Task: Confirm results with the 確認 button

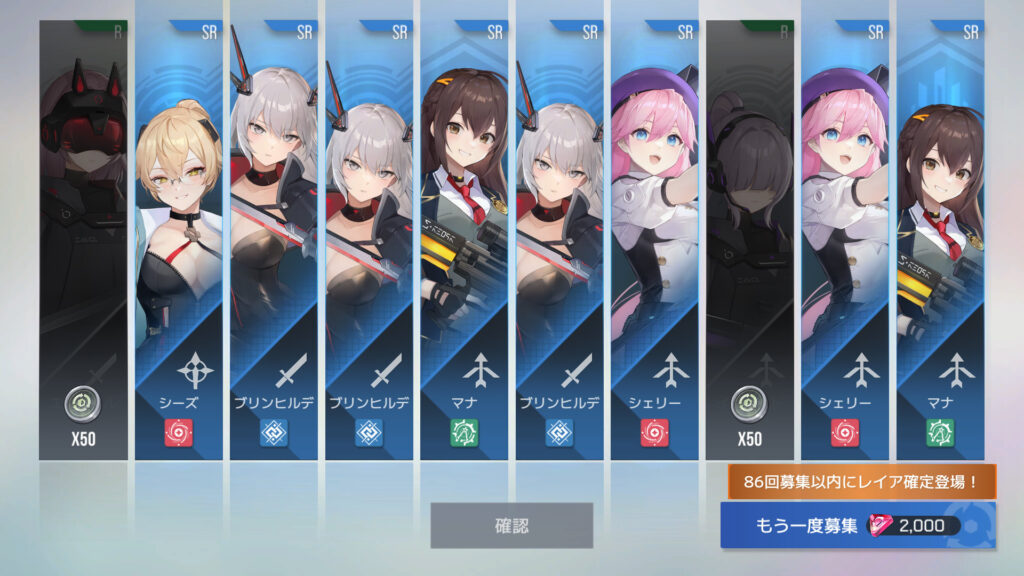Action: [x=511, y=525]
